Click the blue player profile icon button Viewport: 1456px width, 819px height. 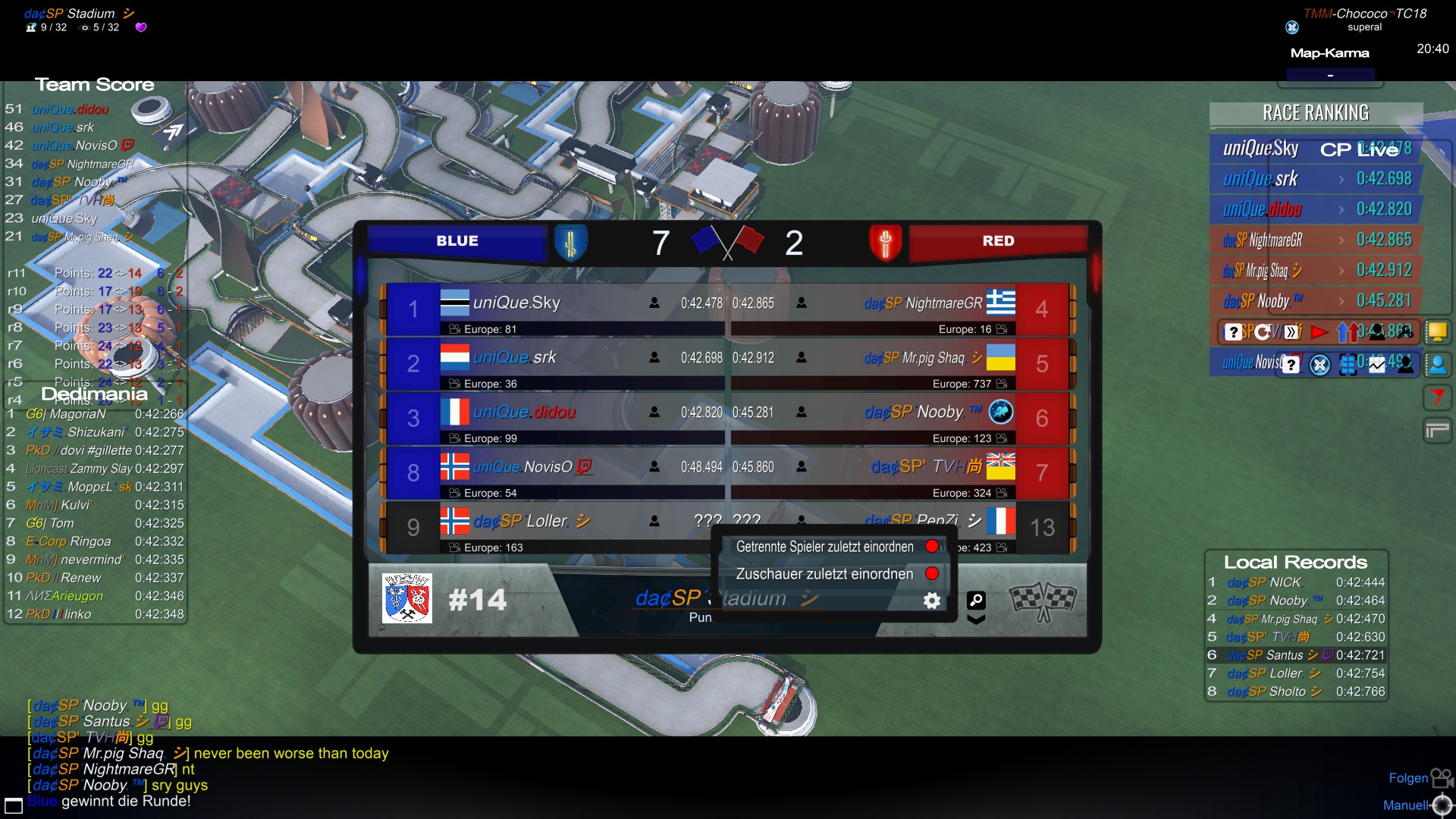coord(1437,365)
